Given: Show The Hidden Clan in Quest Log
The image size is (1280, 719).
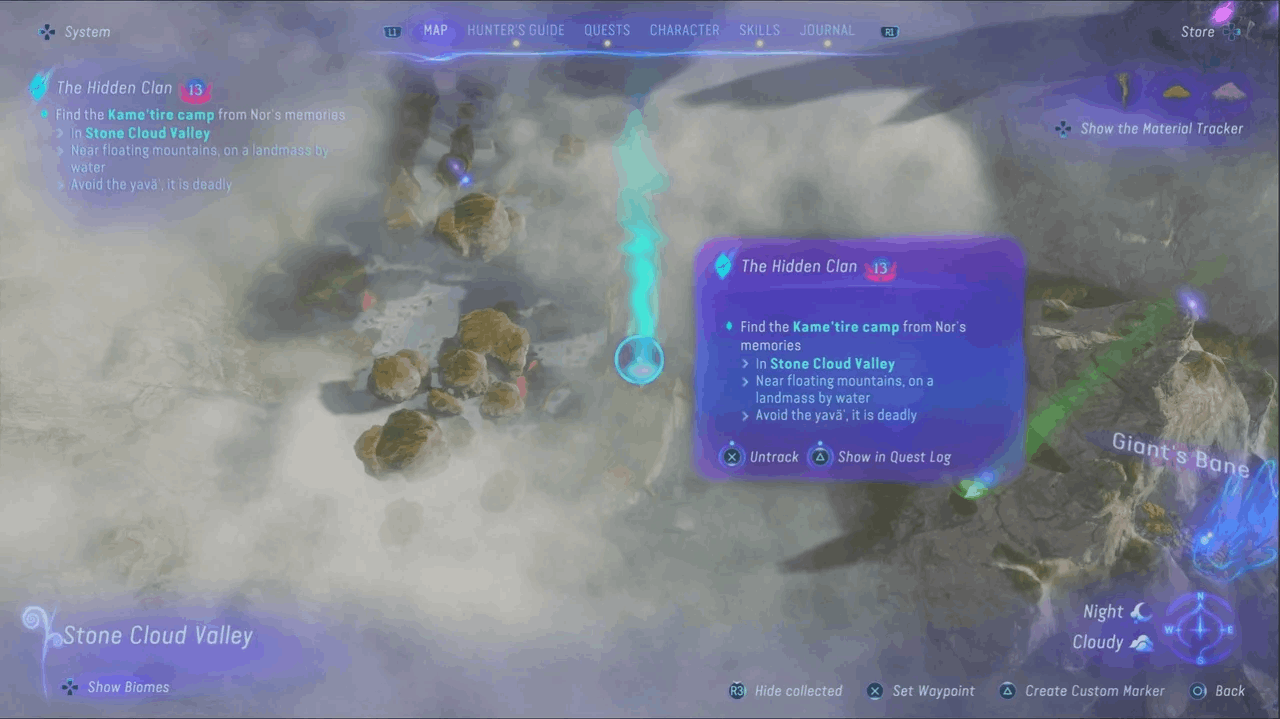Looking at the screenshot, I should click(881, 457).
